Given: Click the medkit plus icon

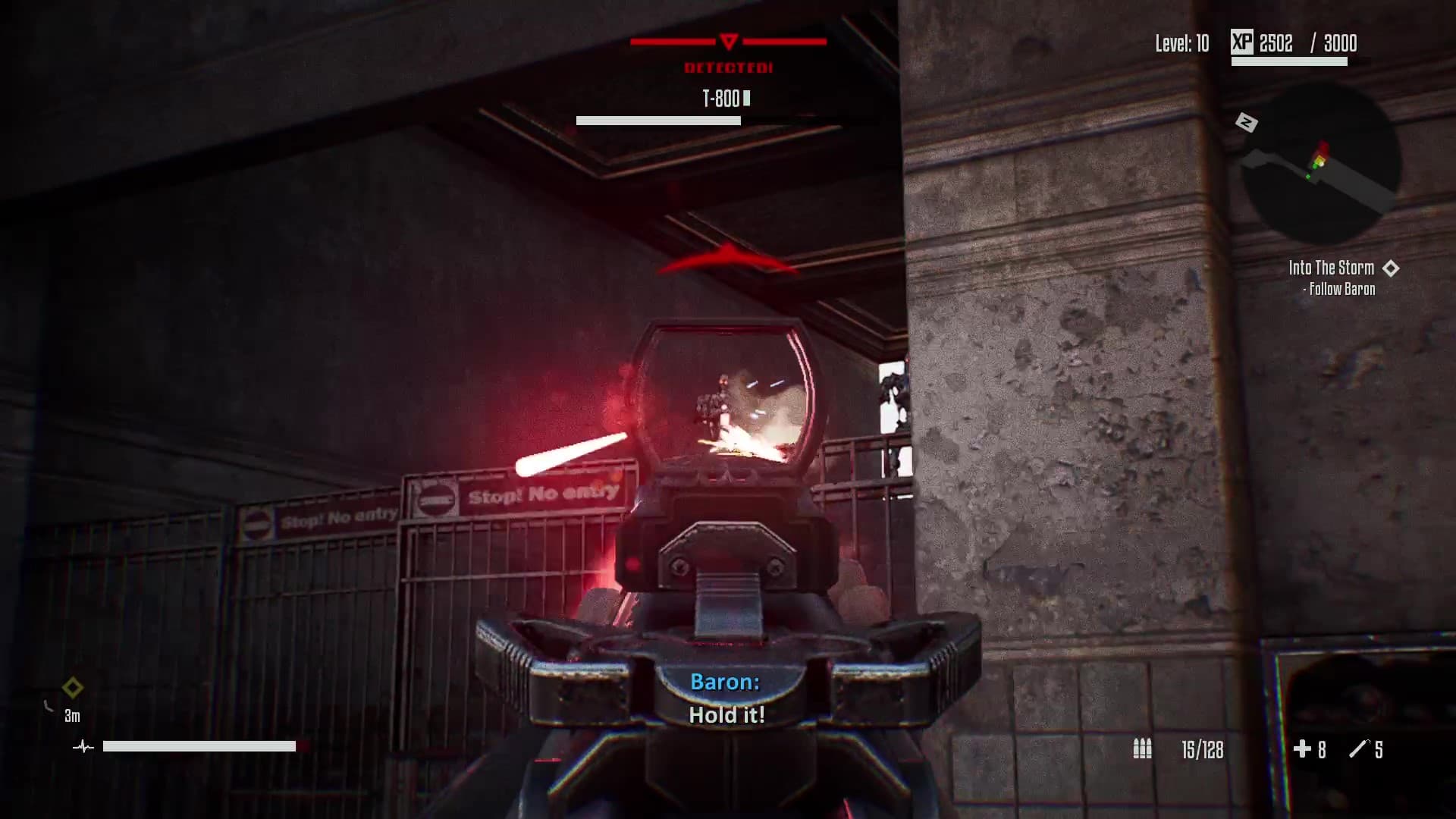Looking at the screenshot, I should [x=1301, y=749].
